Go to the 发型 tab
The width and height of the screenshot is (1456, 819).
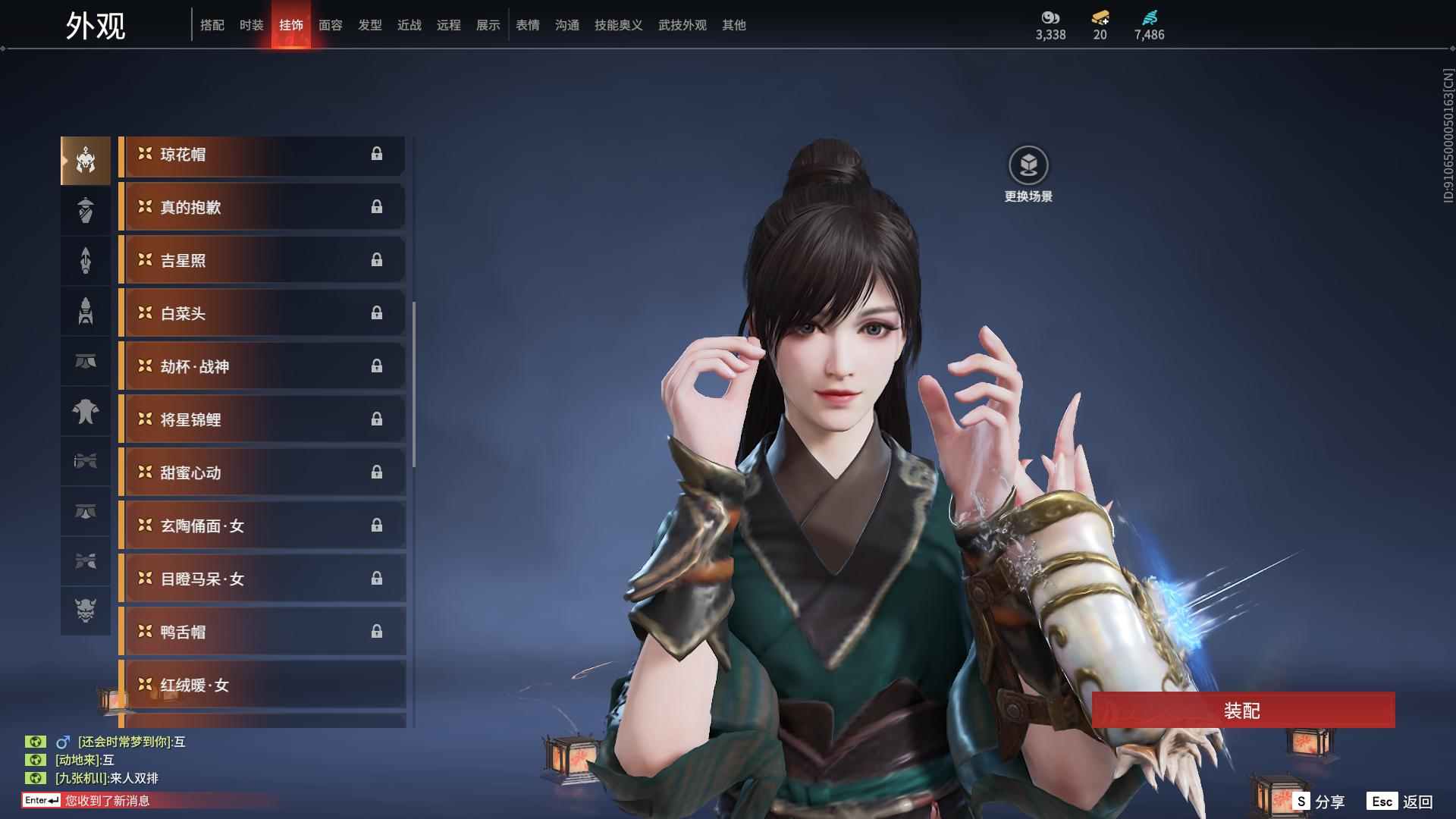(369, 25)
